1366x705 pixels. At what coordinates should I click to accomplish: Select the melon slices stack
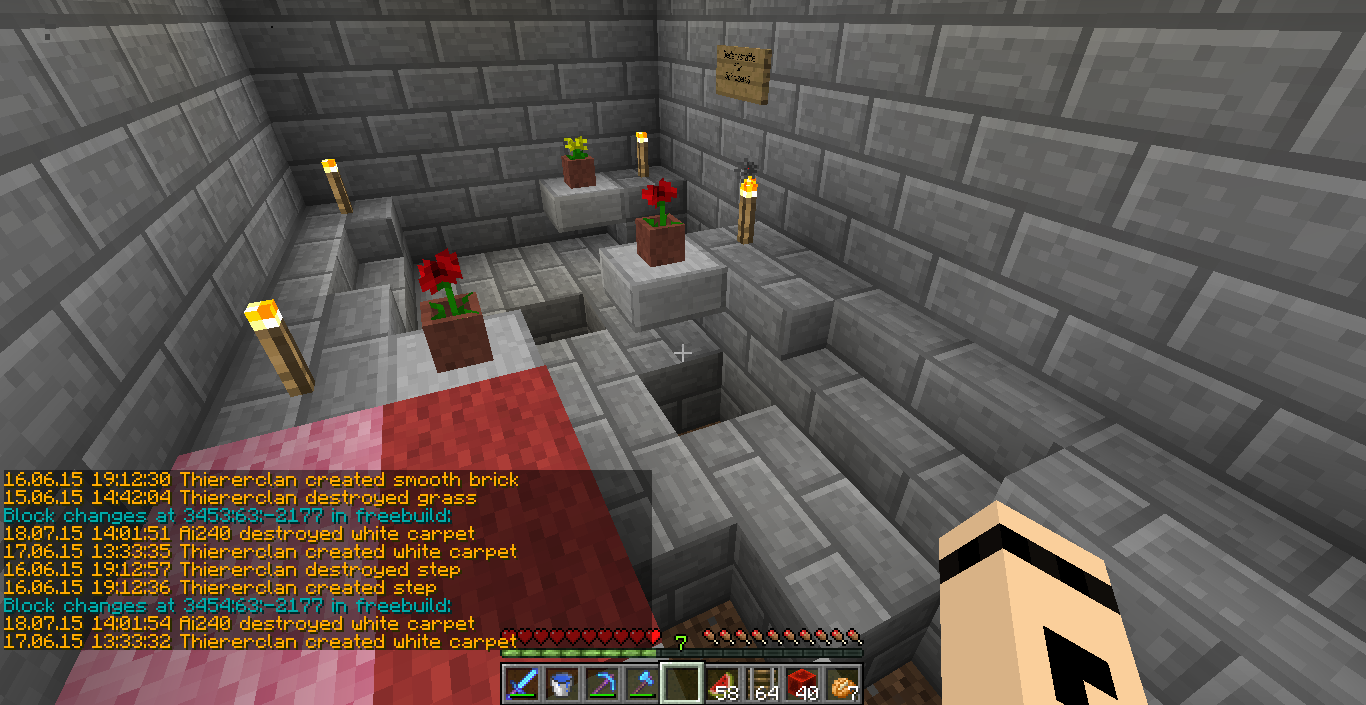[x=722, y=684]
